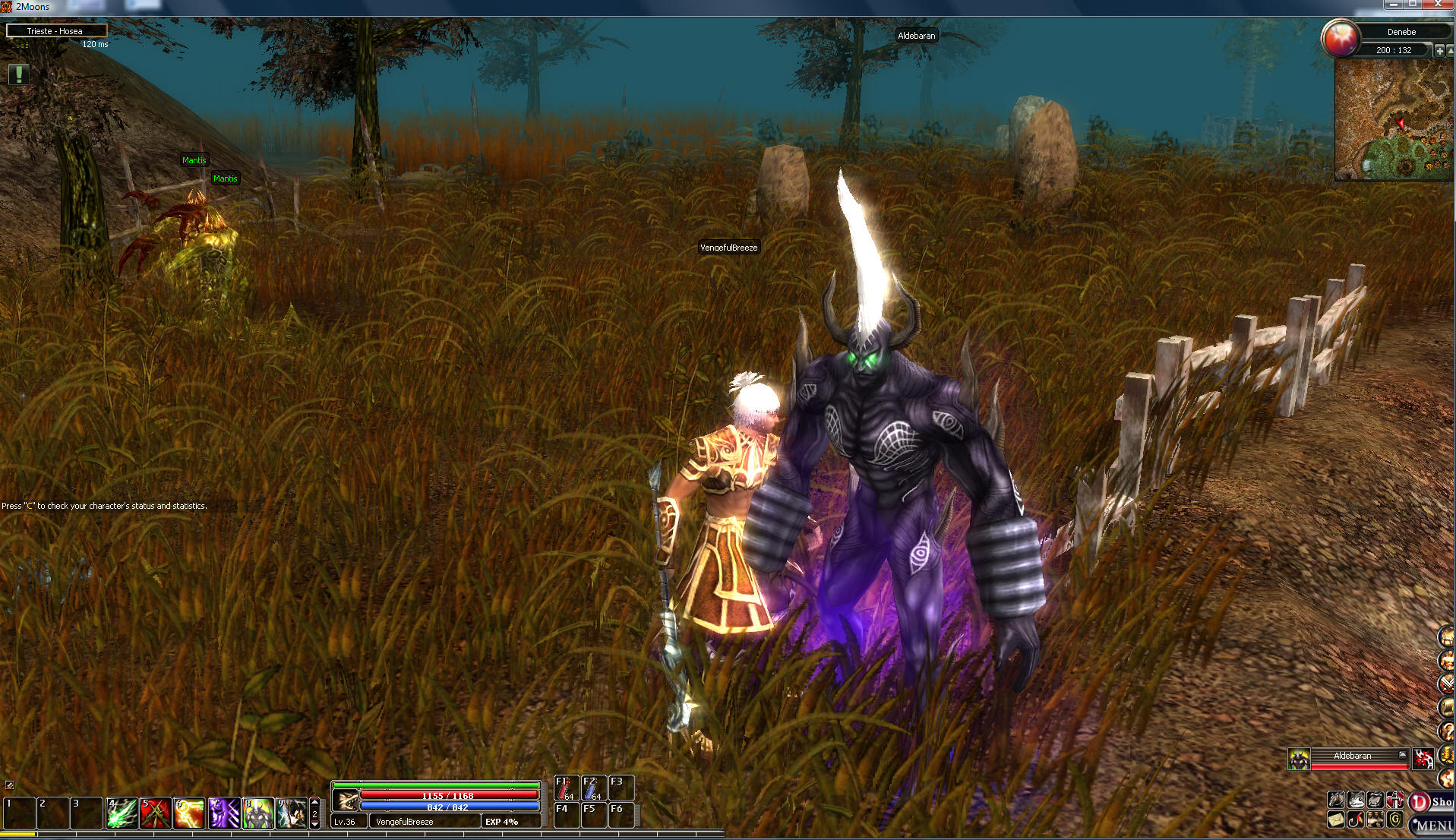Open the D Shop
Screen dimensions: 1456x840
coord(1431,801)
